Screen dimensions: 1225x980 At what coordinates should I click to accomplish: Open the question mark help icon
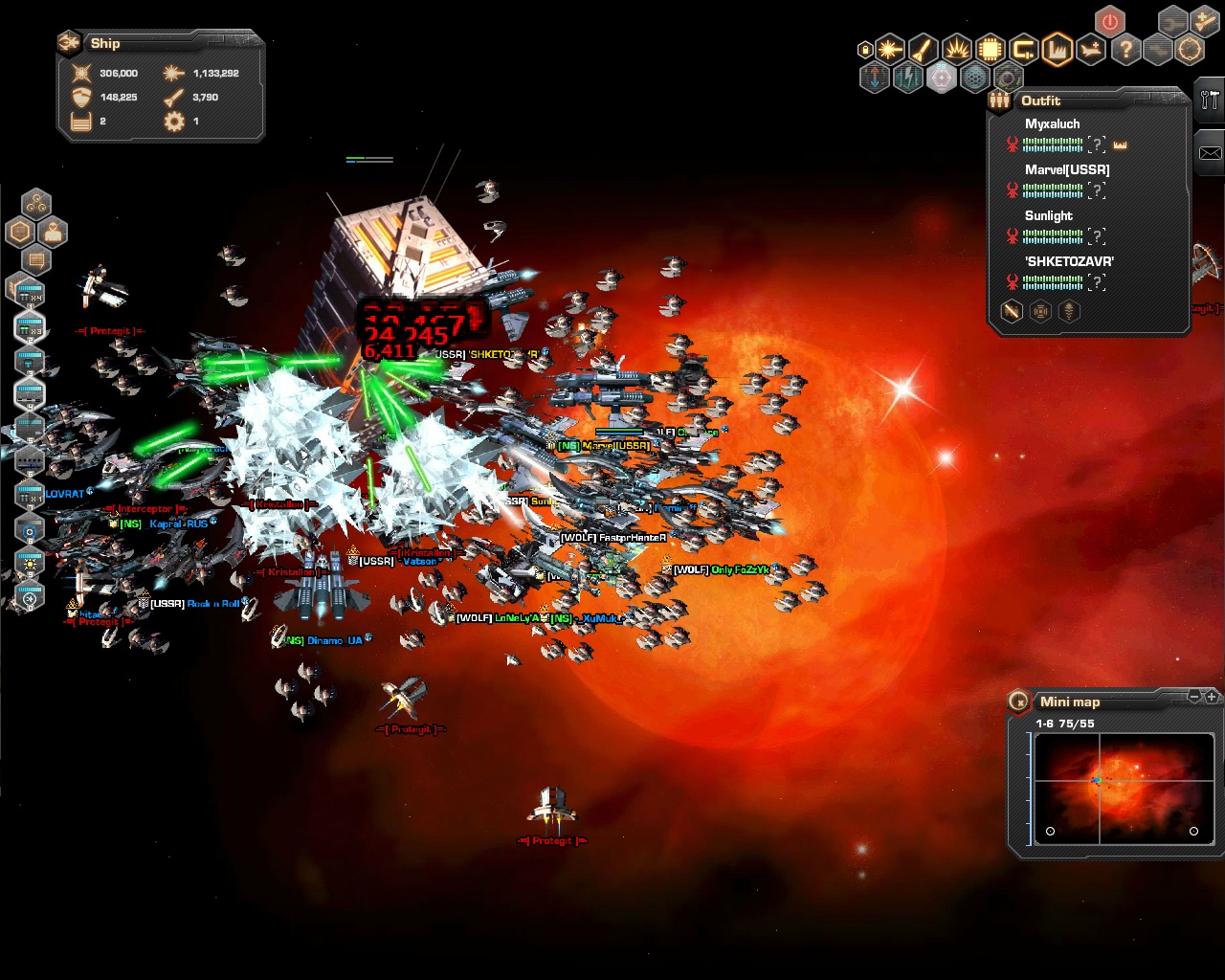coord(1125,49)
